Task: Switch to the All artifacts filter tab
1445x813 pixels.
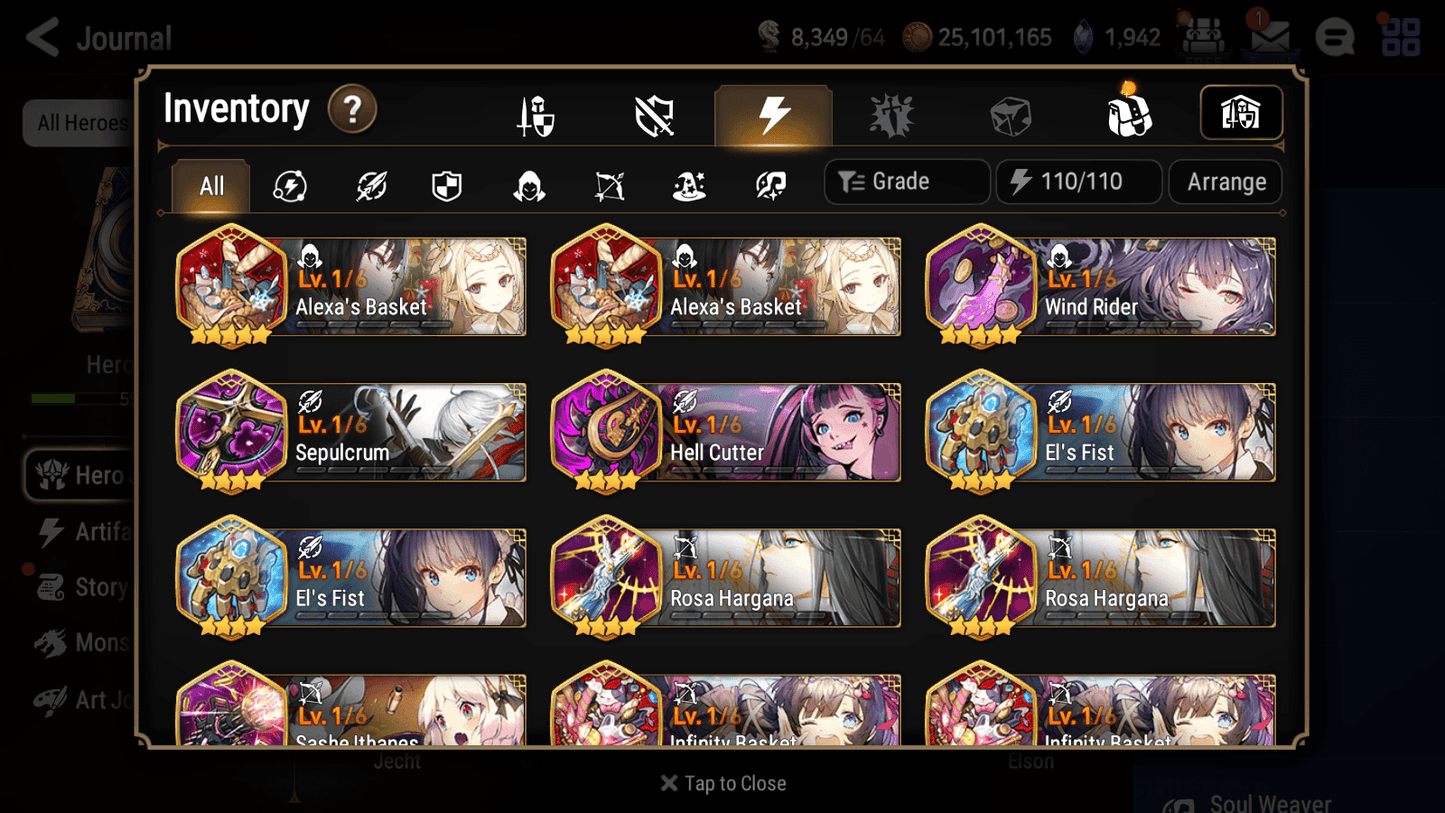Action: (210, 185)
